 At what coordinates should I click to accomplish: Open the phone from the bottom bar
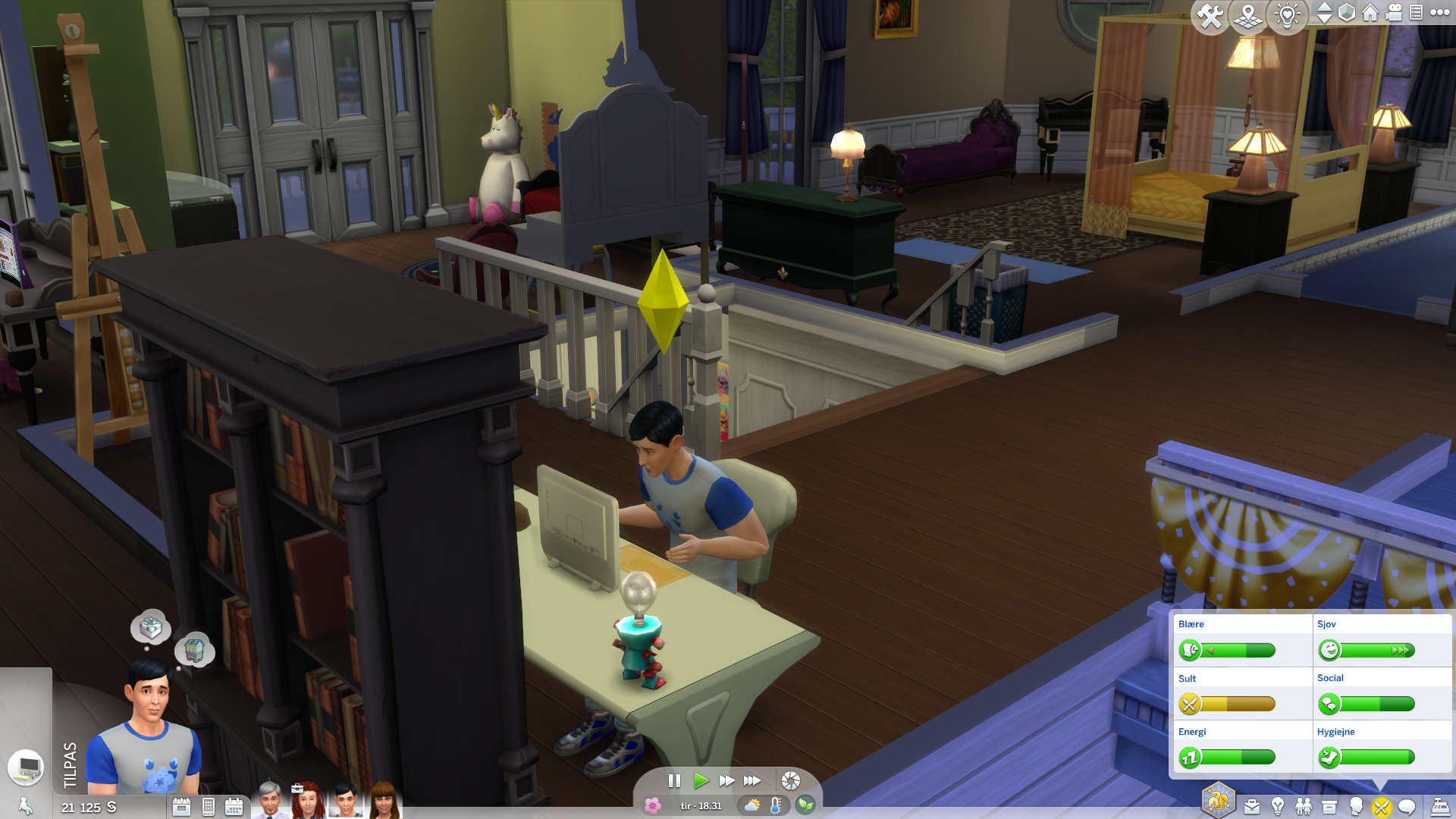209,807
